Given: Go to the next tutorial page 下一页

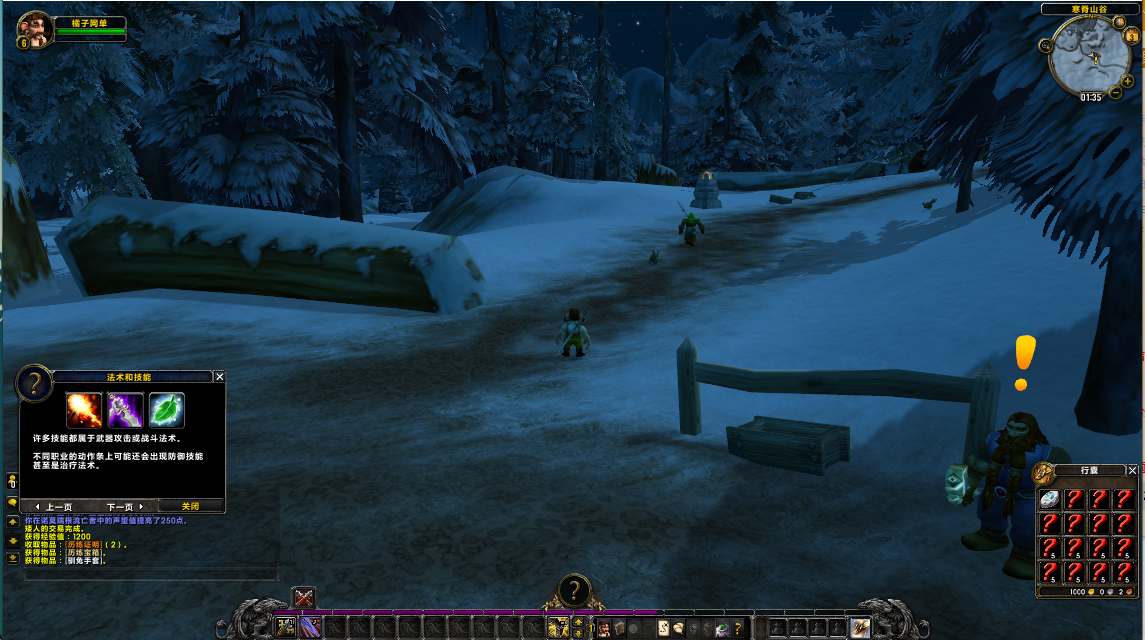Looking at the screenshot, I should click(125, 506).
